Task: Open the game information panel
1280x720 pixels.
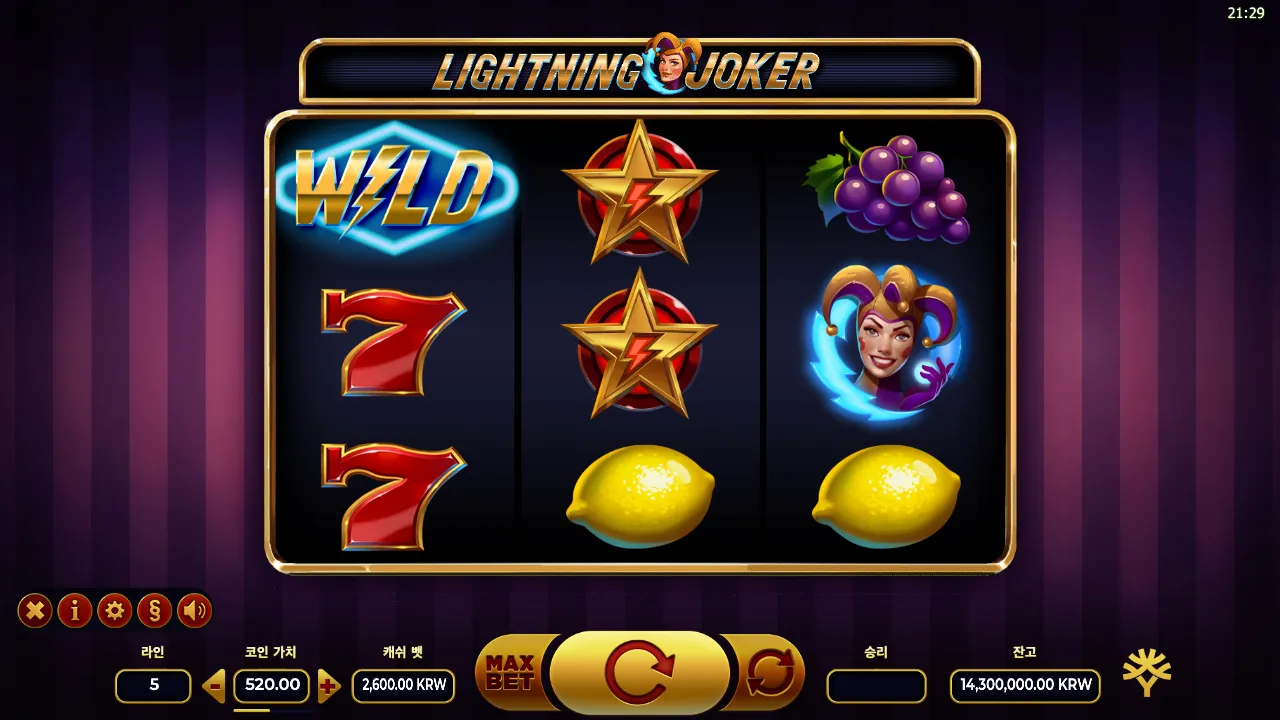Action: pos(74,612)
